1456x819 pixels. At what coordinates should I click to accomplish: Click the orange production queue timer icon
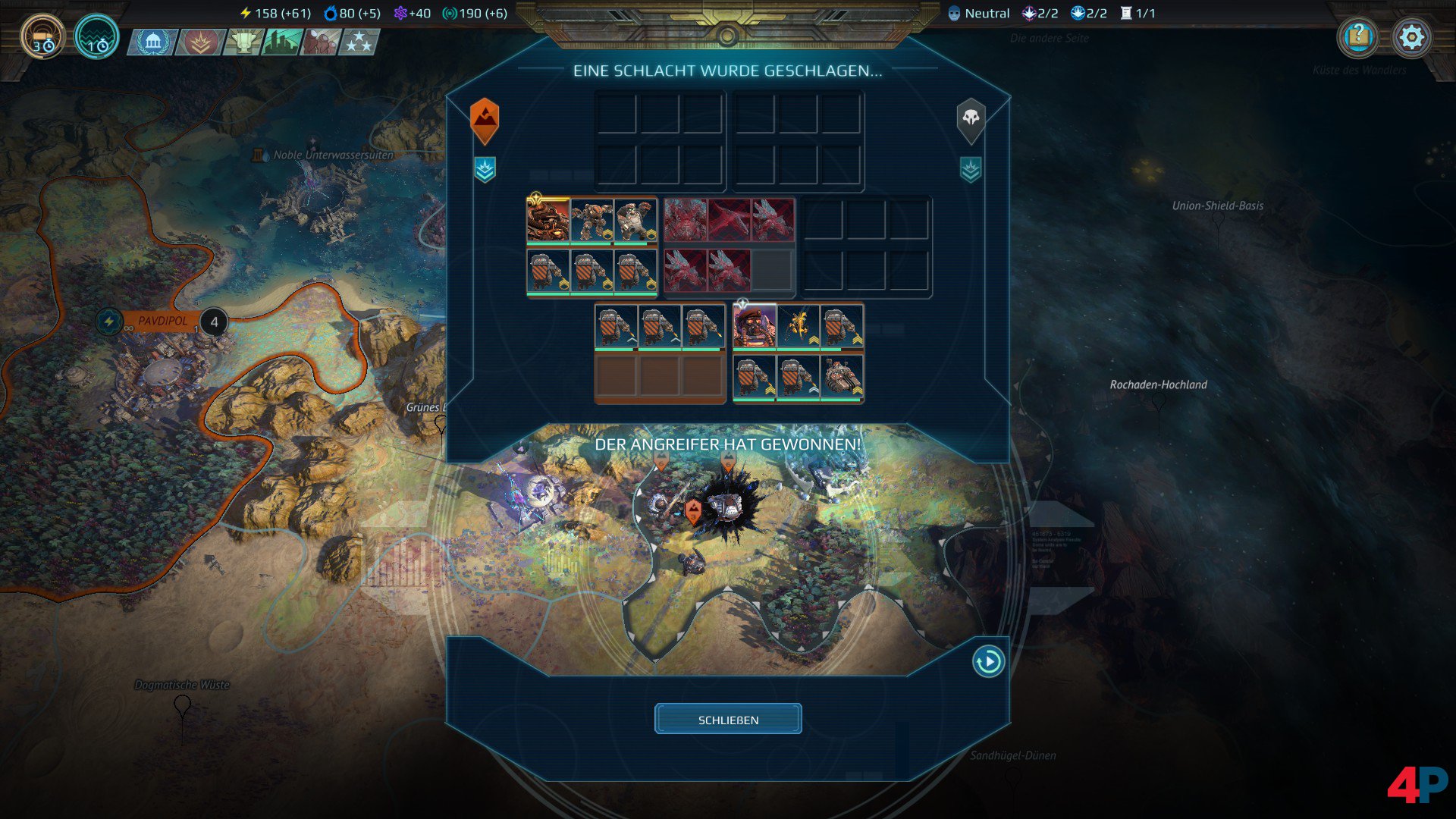(x=42, y=37)
